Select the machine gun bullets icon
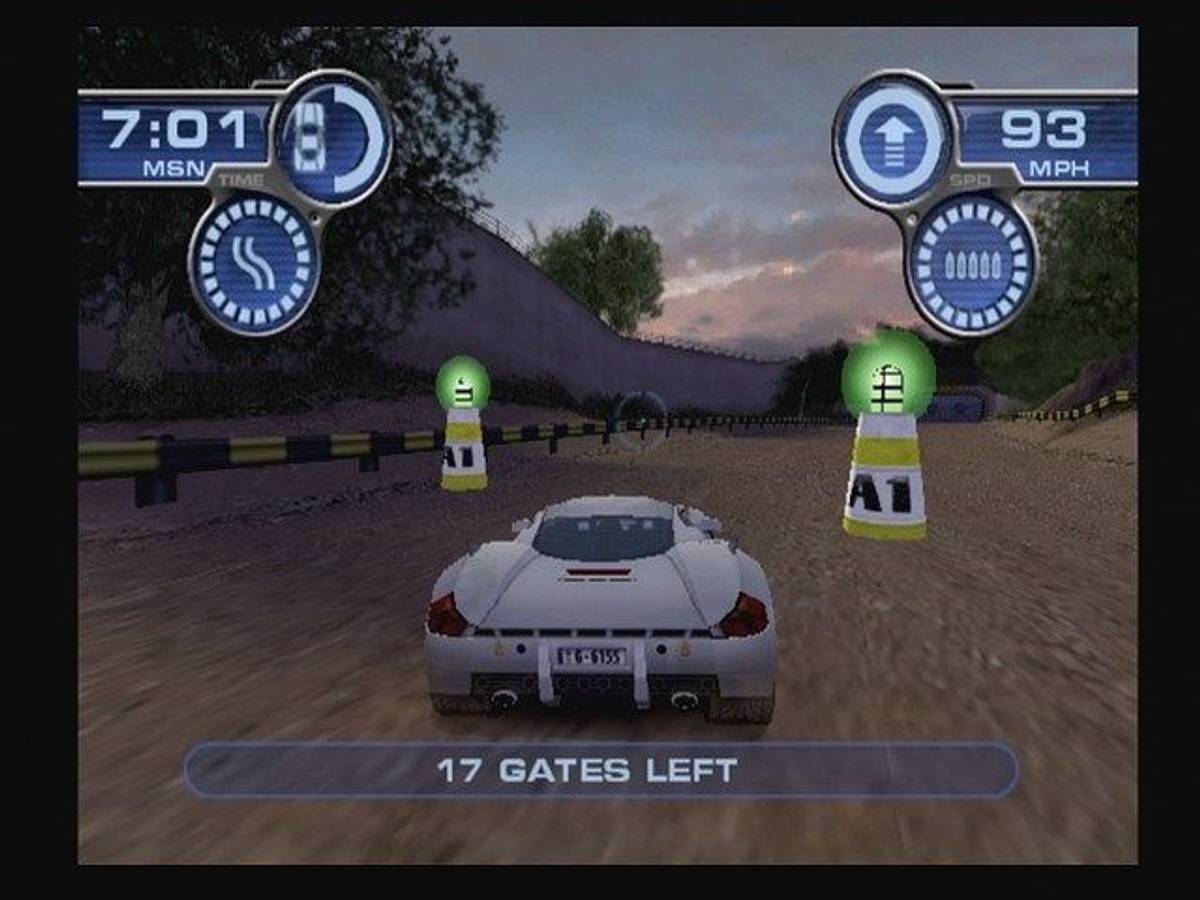1200x900 pixels. [x=972, y=265]
